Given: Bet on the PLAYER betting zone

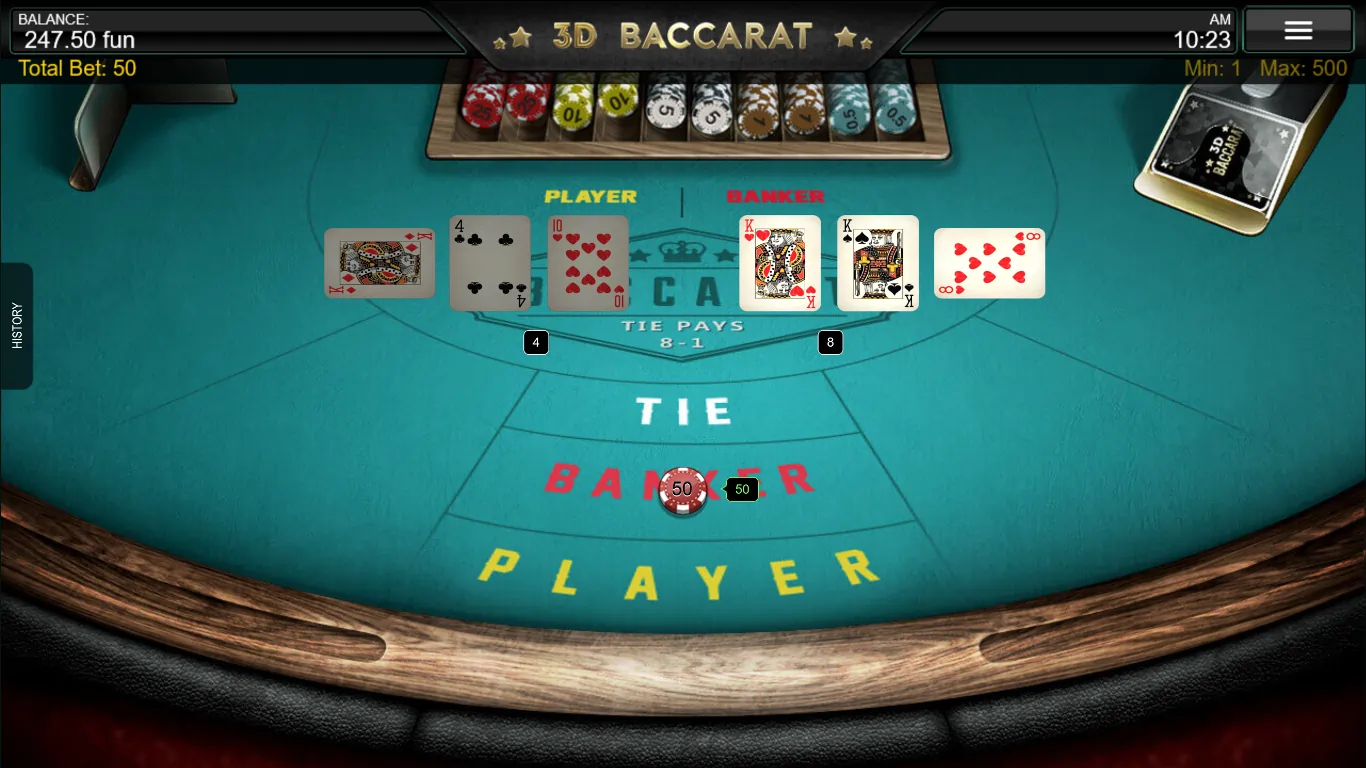Looking at the screenshot, I should point(683,570).
